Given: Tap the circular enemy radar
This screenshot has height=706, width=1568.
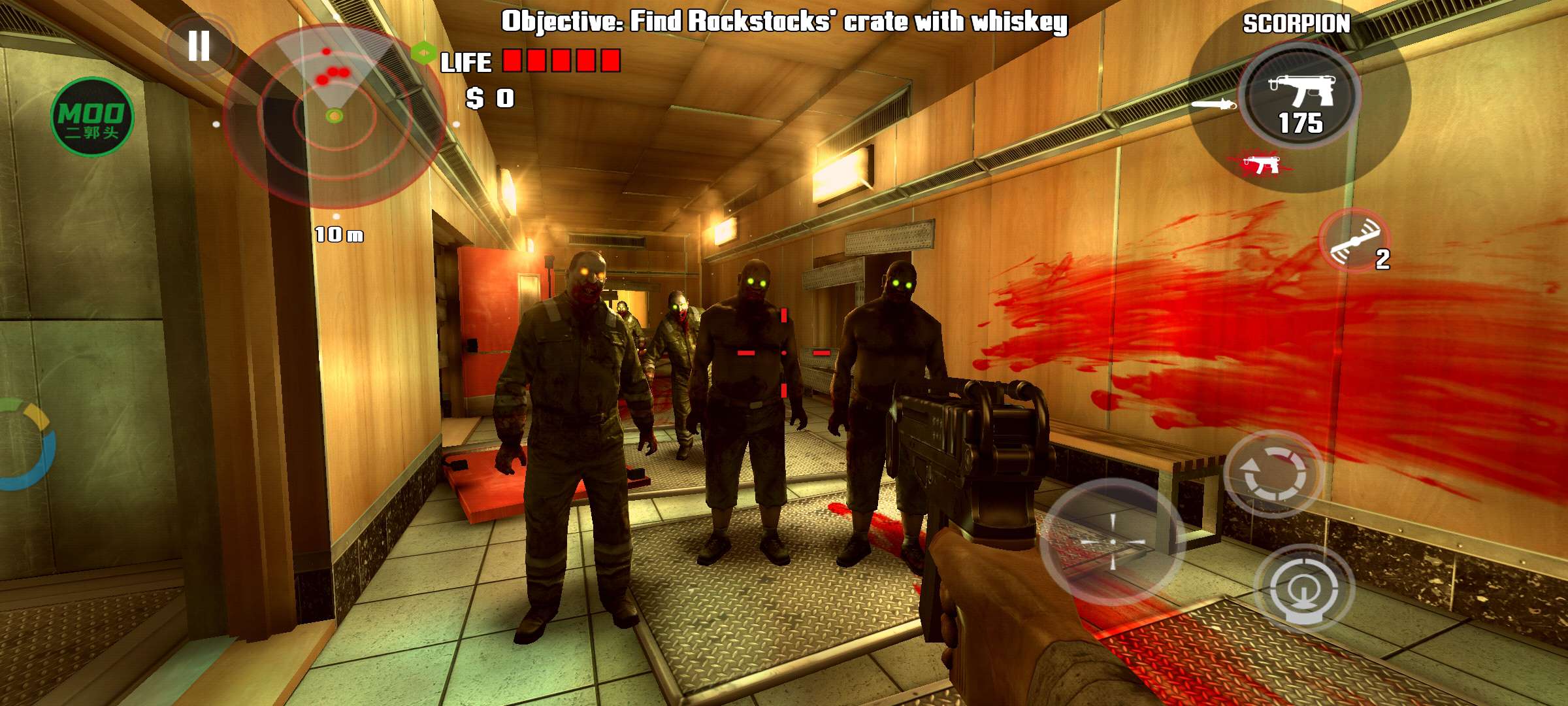Looking at the screenshot, I should point(335,116).
